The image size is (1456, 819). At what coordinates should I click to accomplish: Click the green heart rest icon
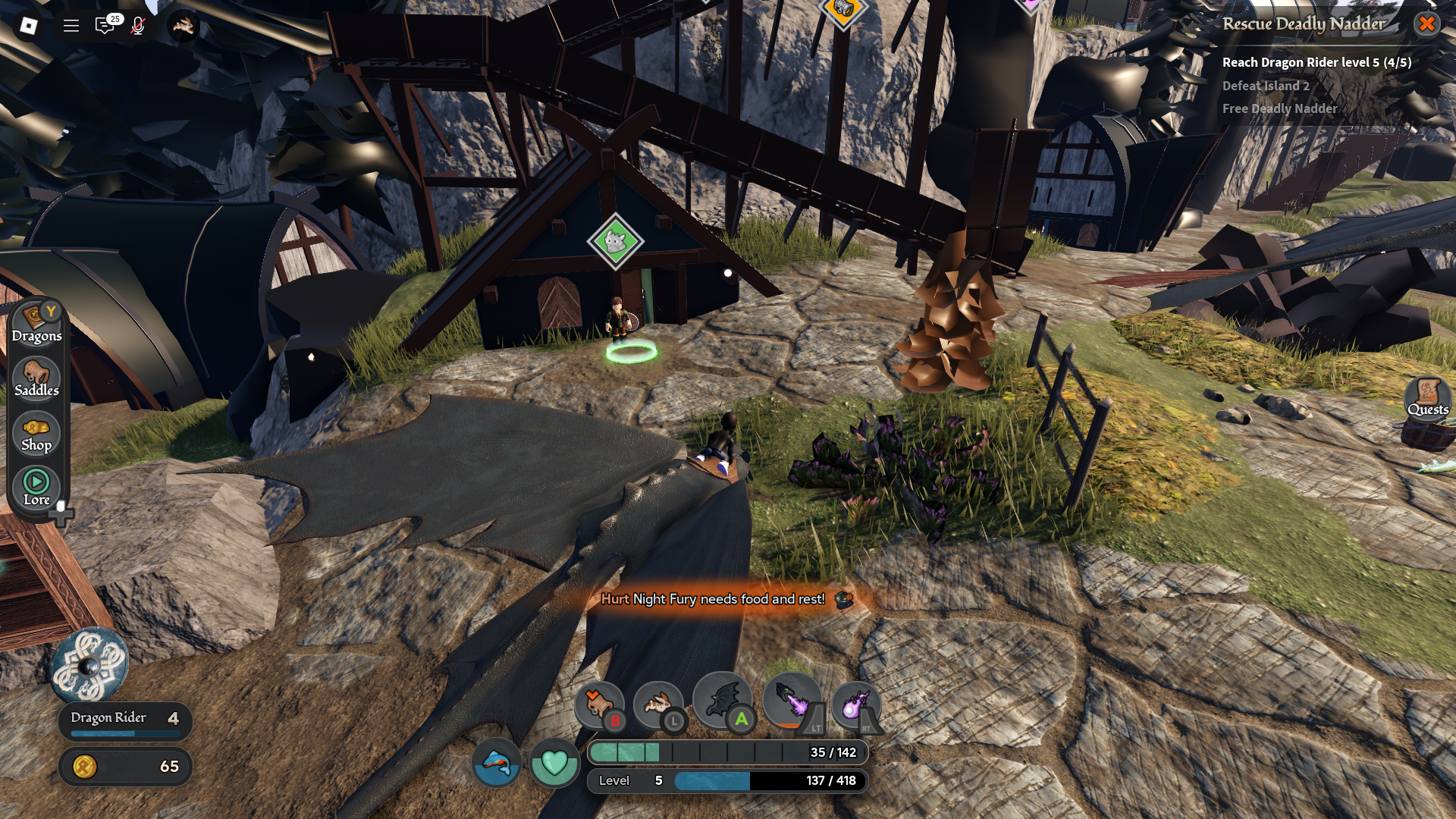coord(554,762)
